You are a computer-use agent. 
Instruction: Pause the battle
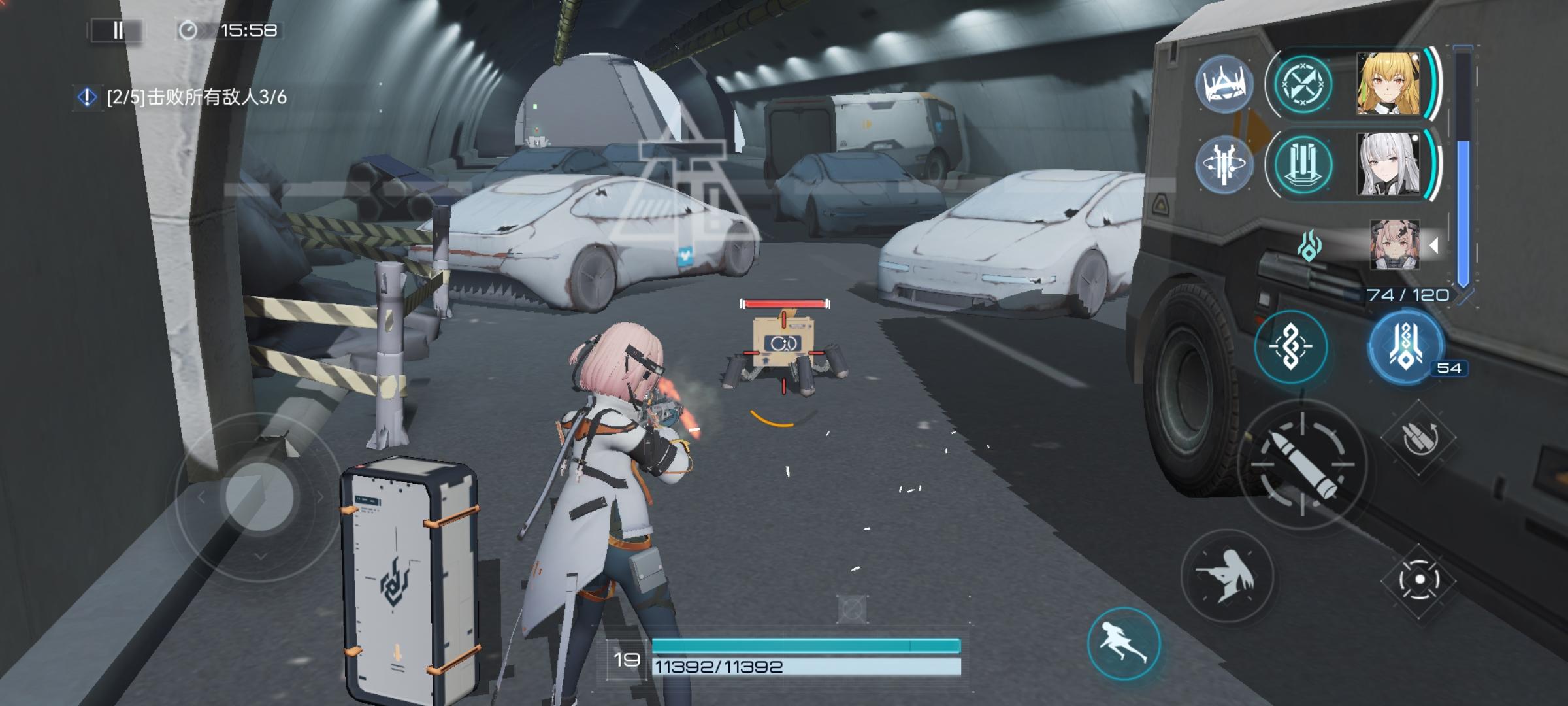[118, 30]
